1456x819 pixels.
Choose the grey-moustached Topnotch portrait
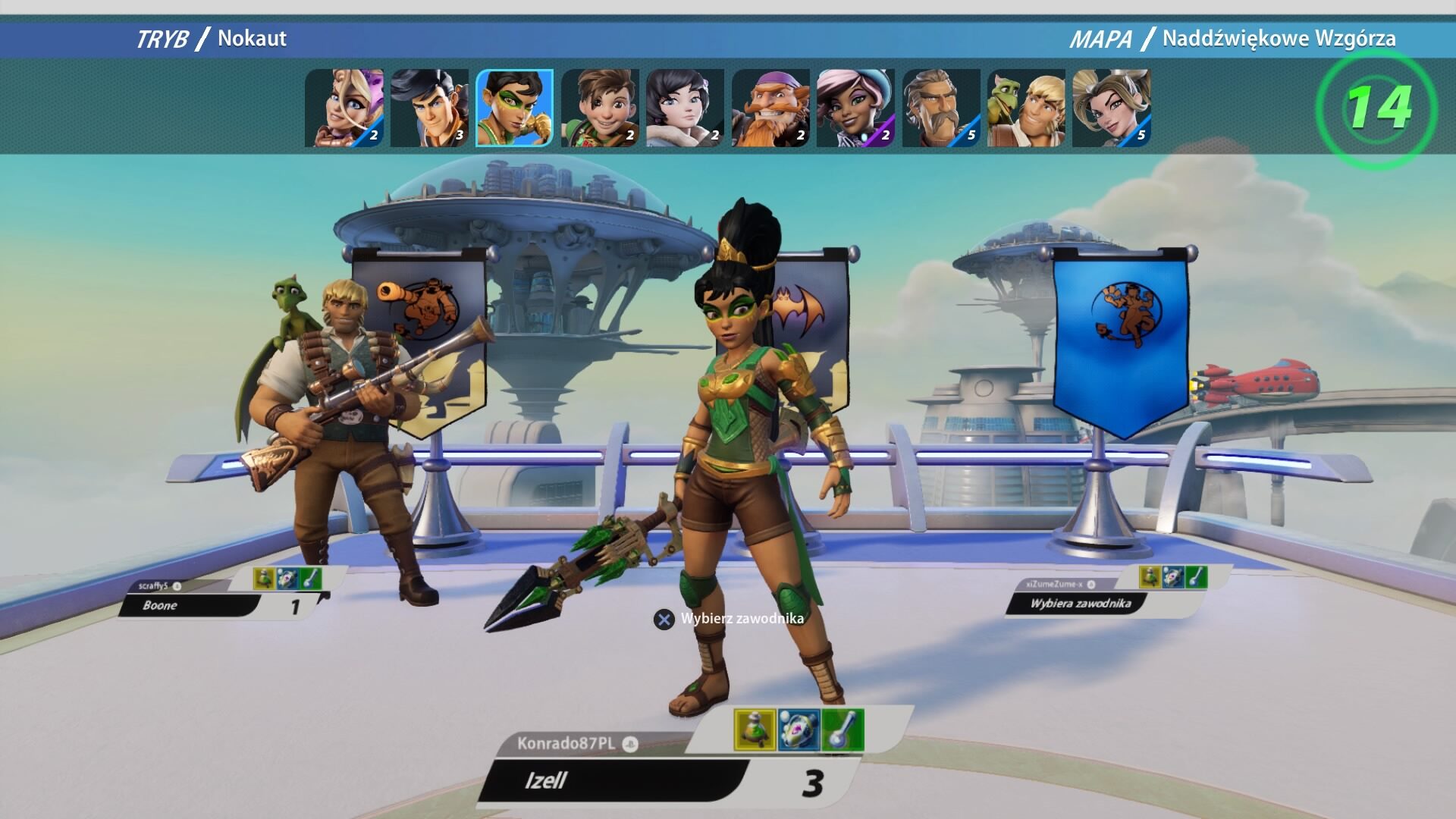point(941,108)
